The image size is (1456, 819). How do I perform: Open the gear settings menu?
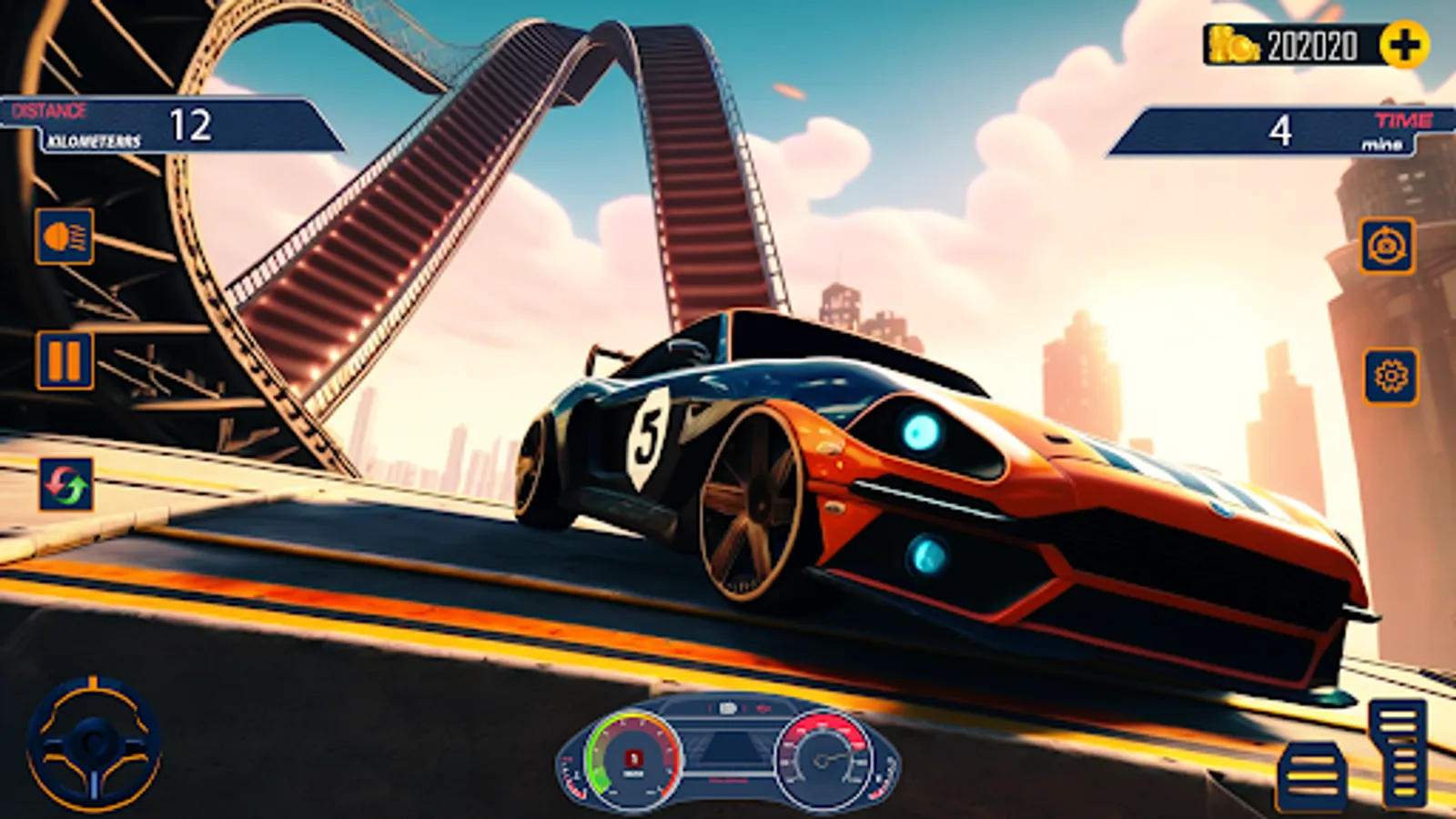(x=1390, y=376)
